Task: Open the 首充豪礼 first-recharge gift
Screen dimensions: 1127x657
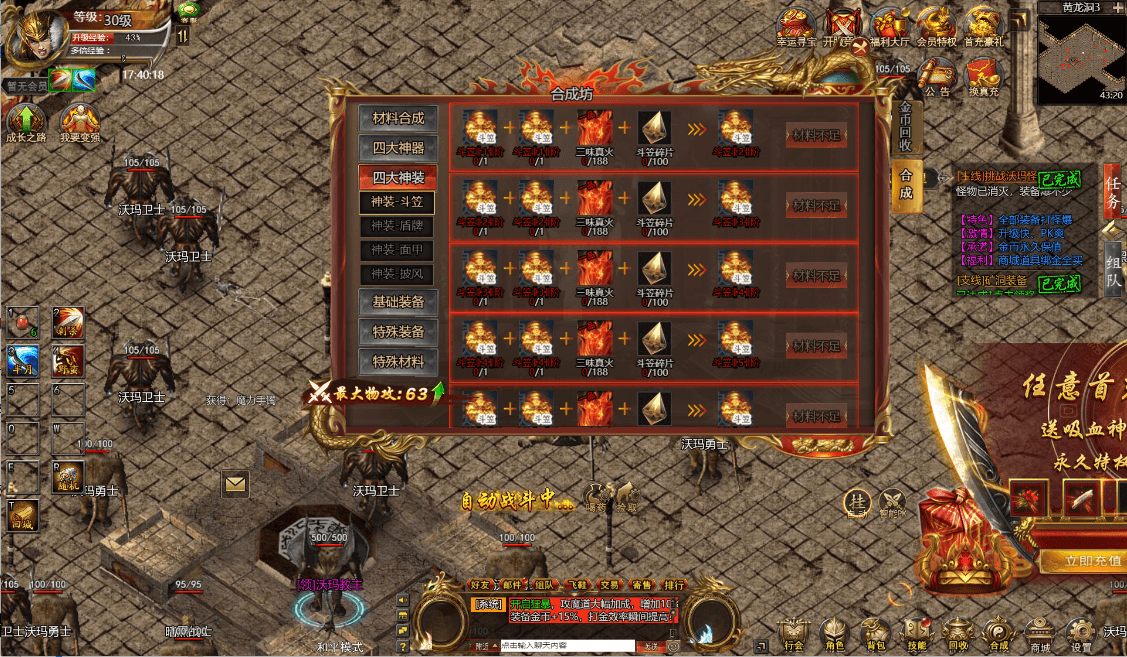Action: coord(983,25)
